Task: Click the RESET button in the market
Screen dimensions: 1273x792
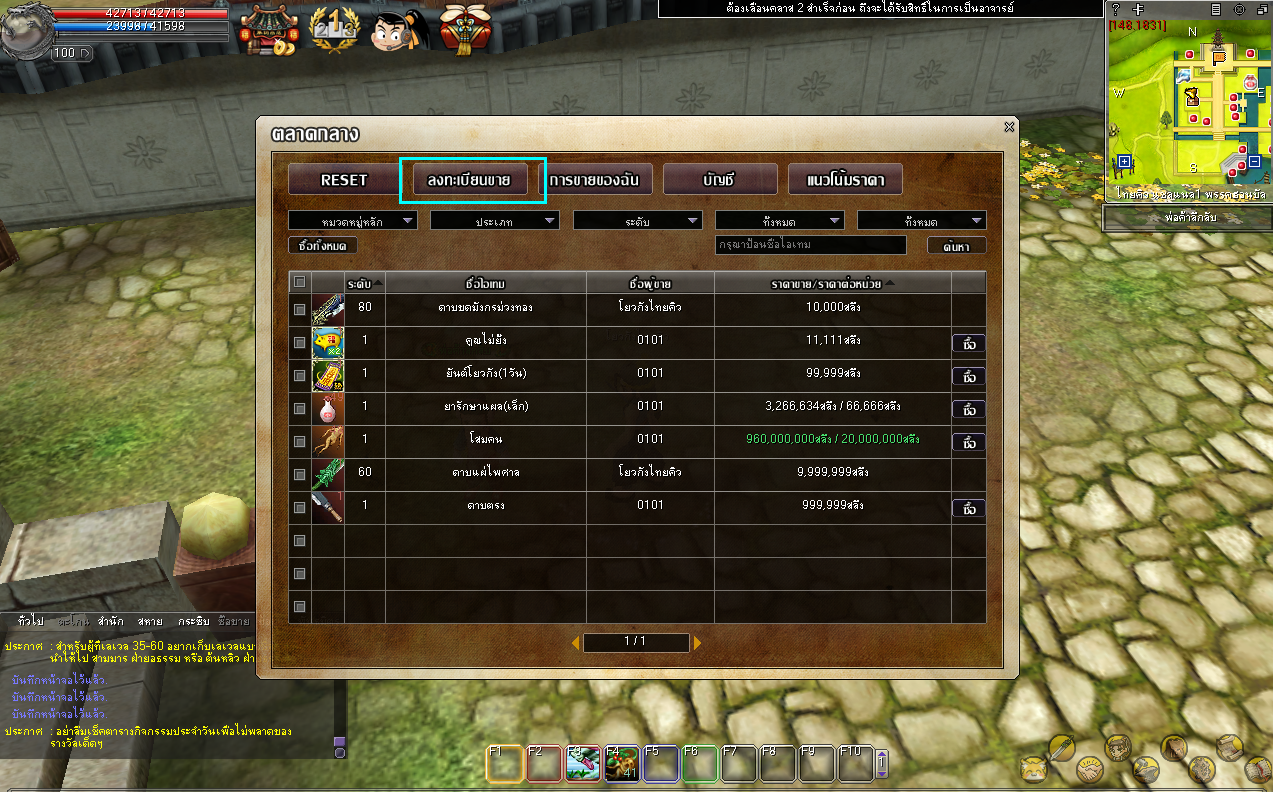Action: pos(343,180)
